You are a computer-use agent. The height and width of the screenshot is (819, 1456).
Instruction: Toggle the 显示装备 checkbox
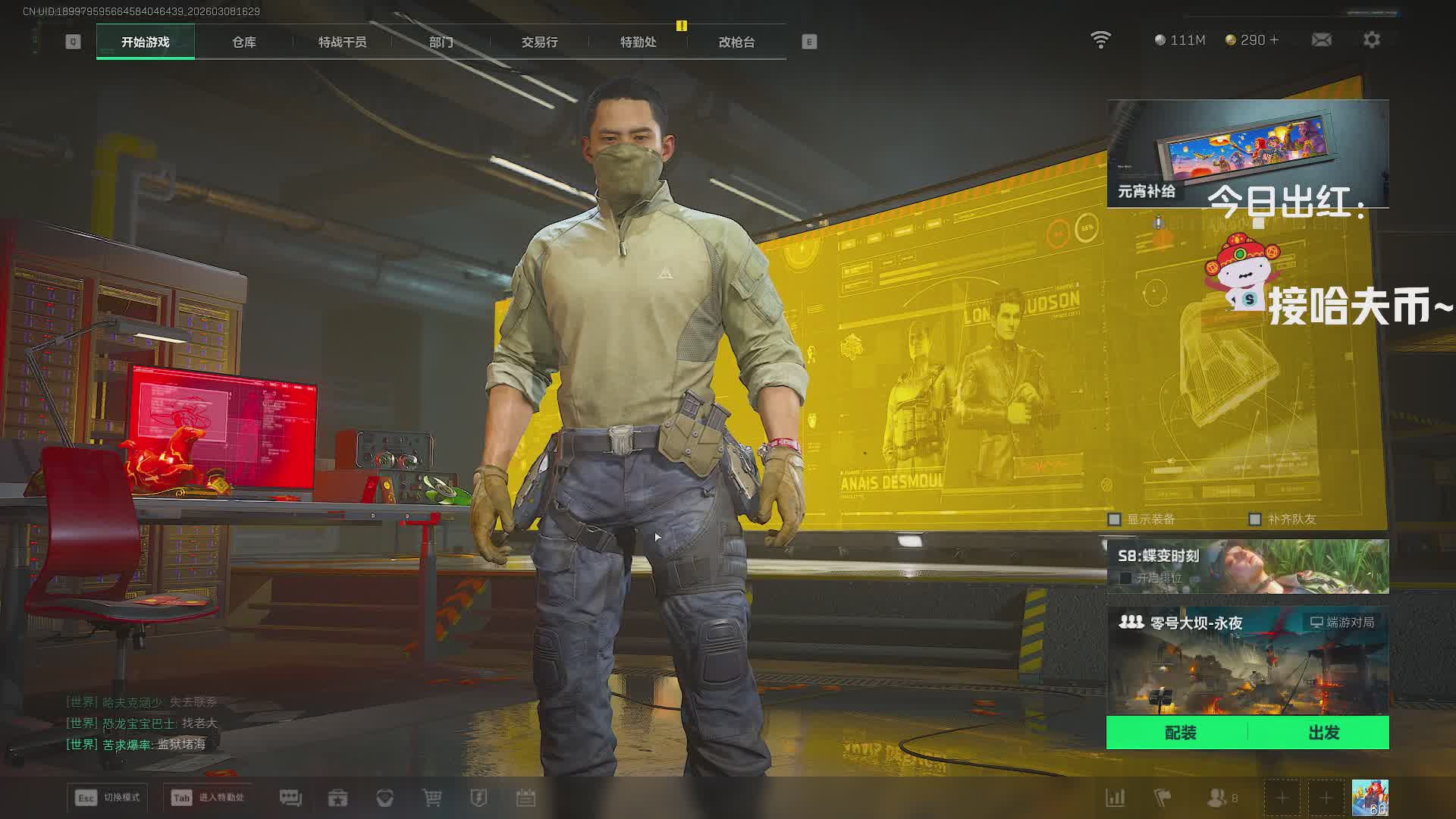[x=1115, y=519]
